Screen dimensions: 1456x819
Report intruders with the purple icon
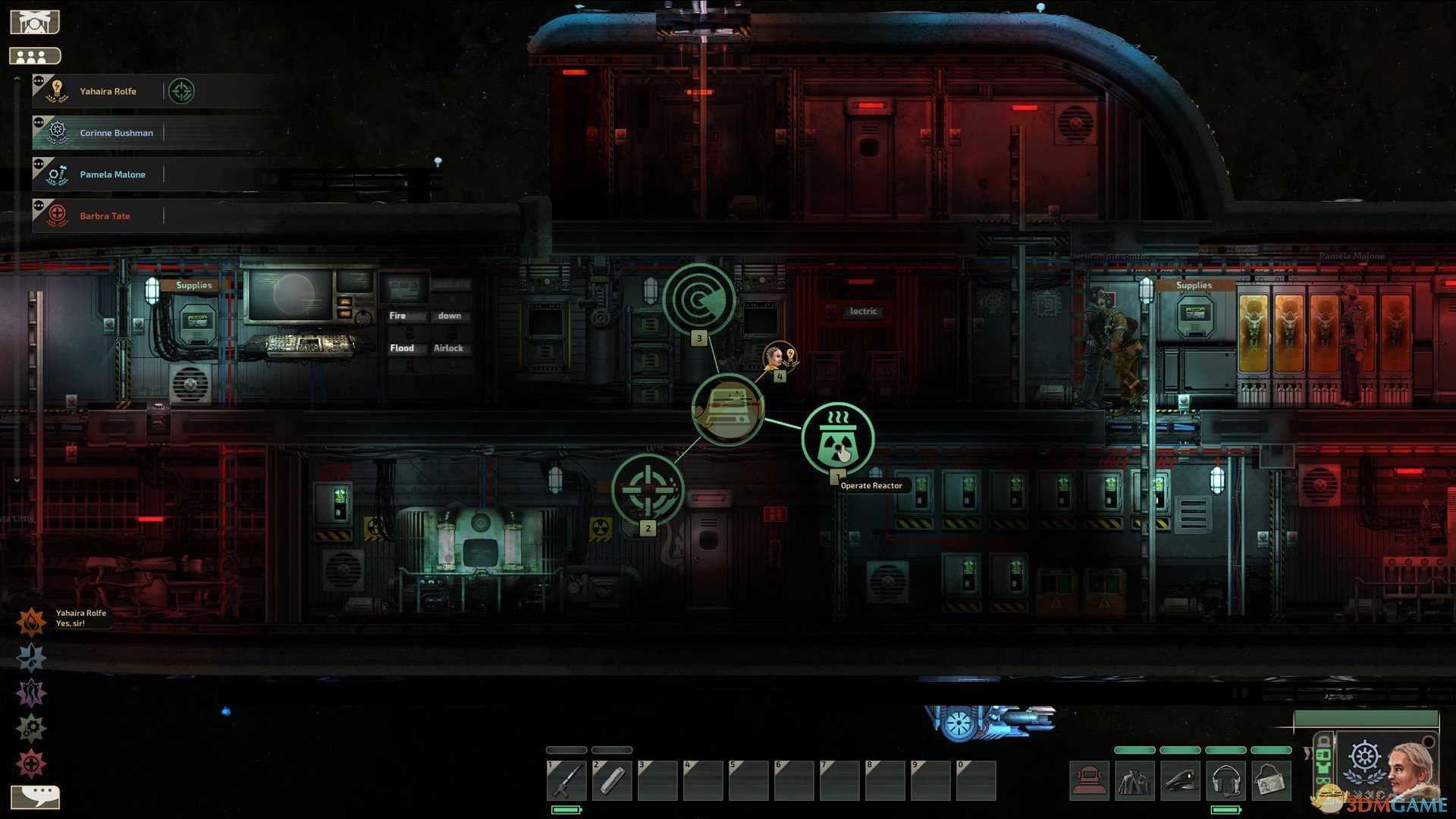pyautogui.click(x=31, y=693)
